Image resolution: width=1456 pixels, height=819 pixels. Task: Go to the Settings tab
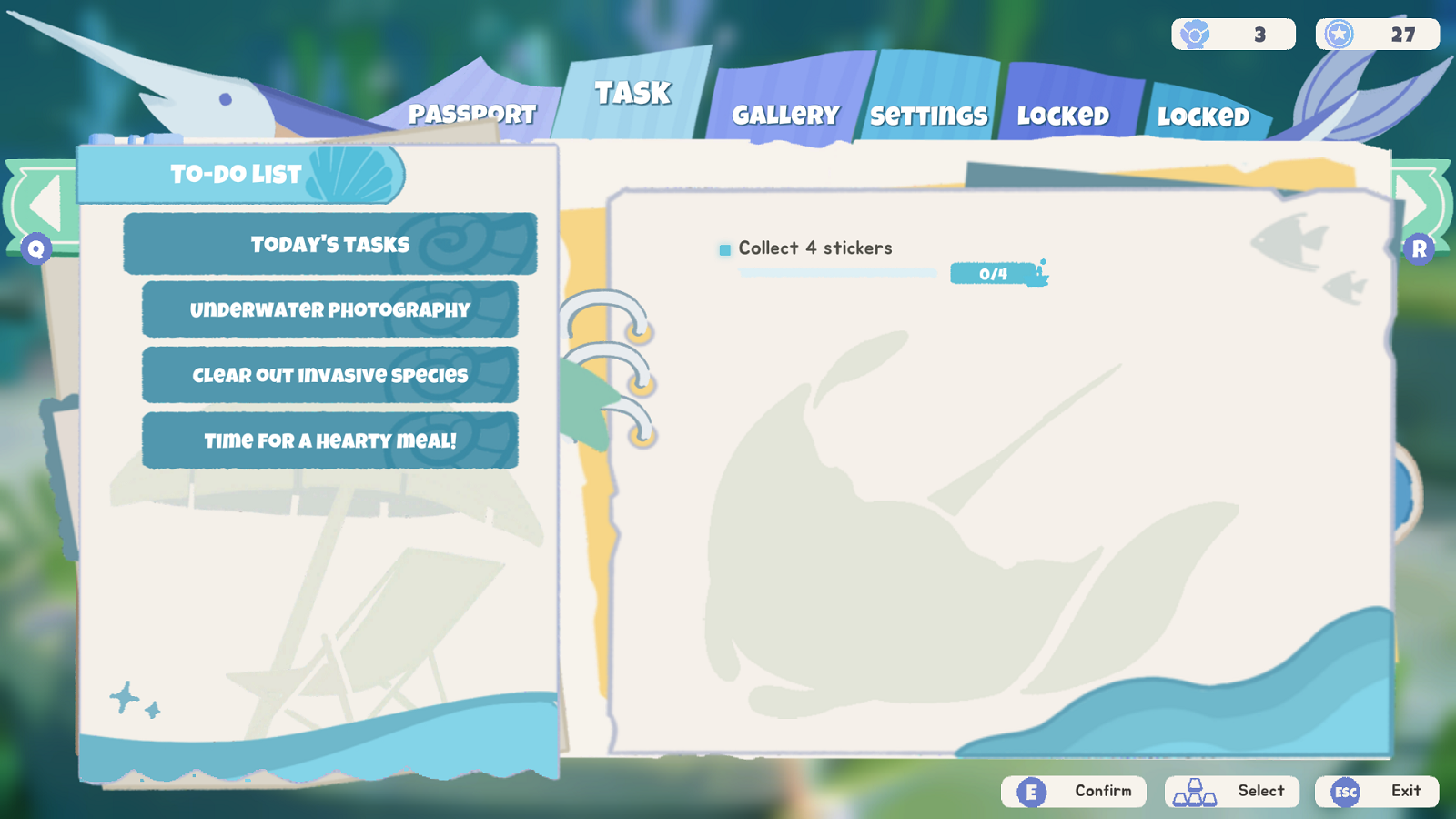[928, 116]
